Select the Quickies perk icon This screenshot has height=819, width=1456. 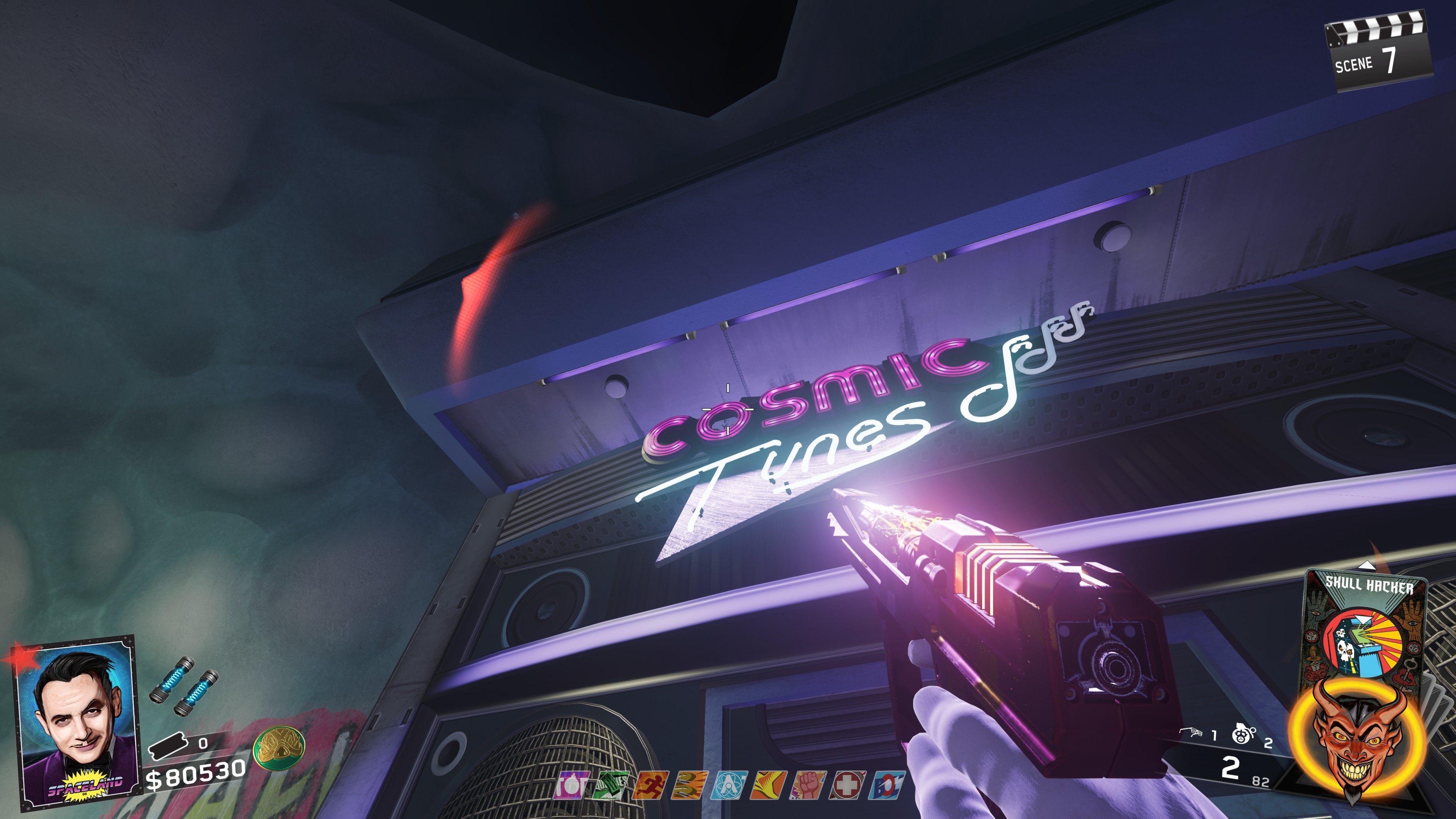(609, 786)
